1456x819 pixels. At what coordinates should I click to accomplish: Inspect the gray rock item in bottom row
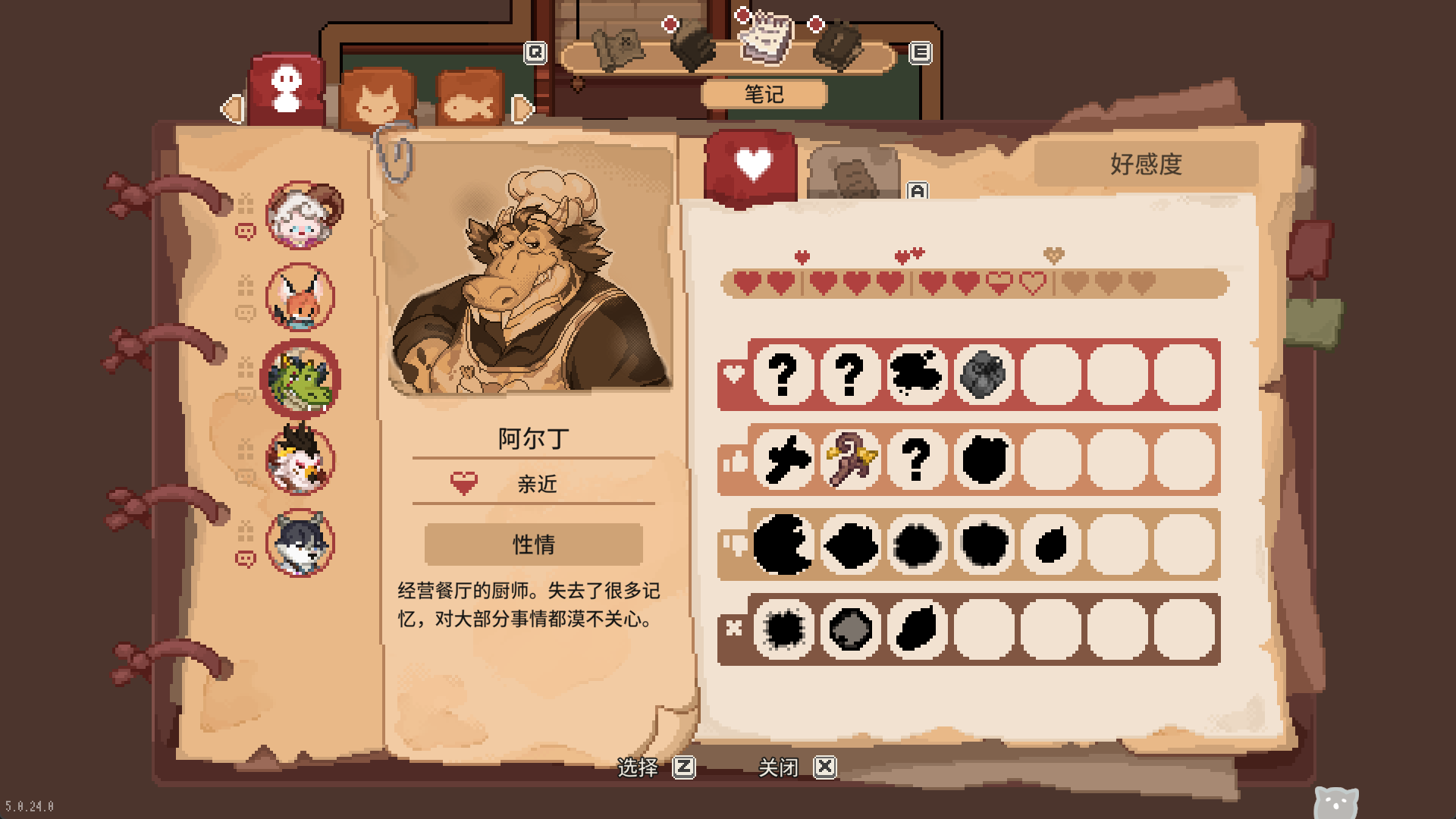click(x=850, y=629)
